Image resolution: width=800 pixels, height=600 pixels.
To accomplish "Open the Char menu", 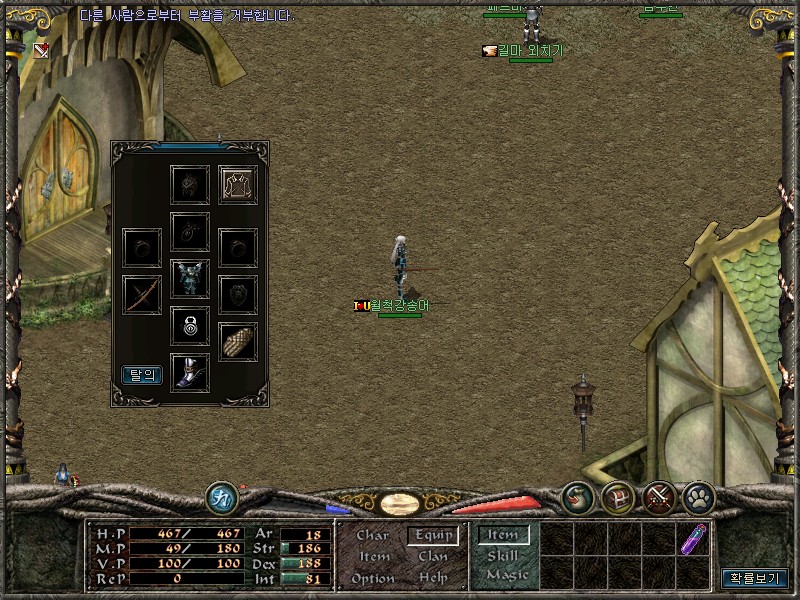I will 372,535.
